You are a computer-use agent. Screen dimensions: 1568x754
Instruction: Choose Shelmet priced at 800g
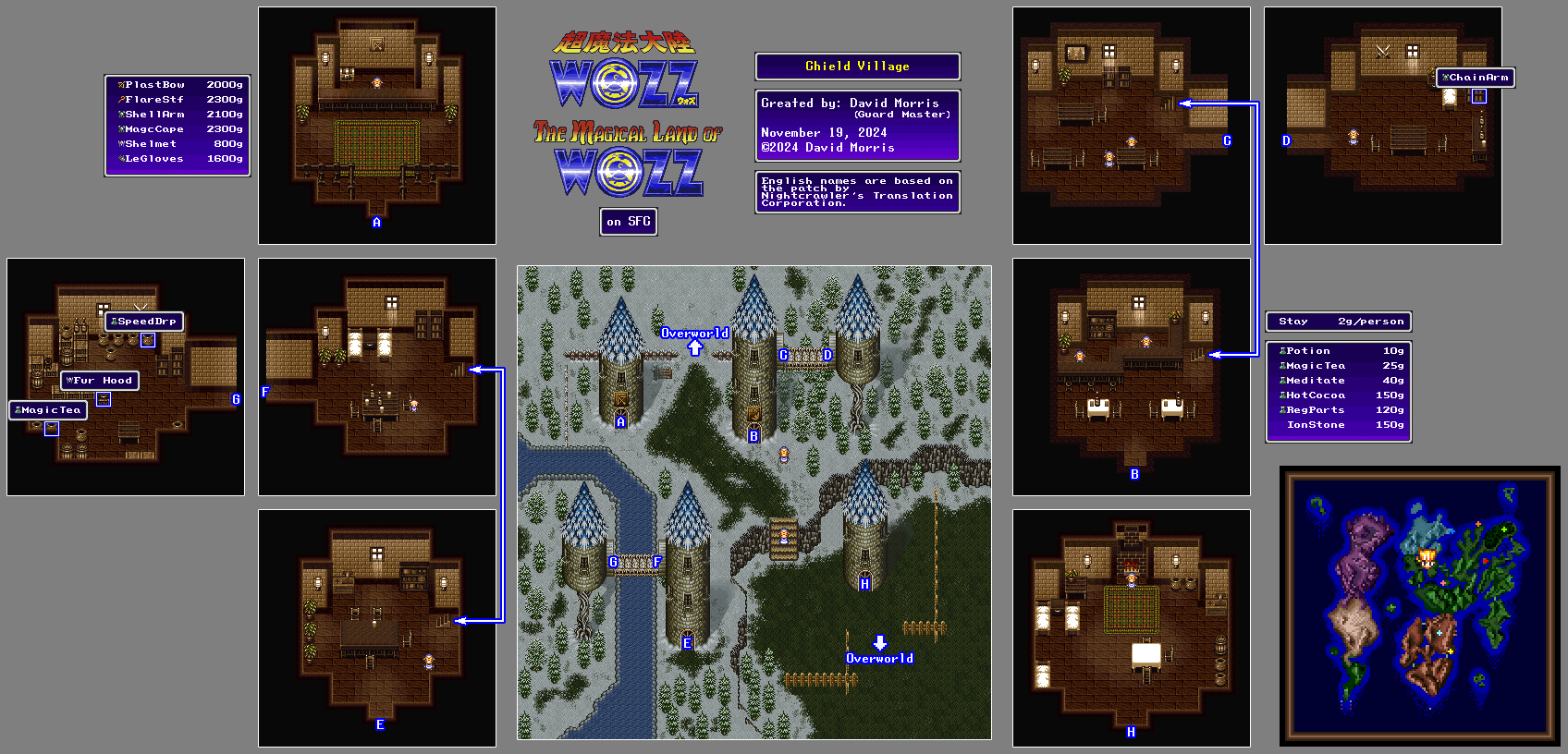tap(178, 144)
